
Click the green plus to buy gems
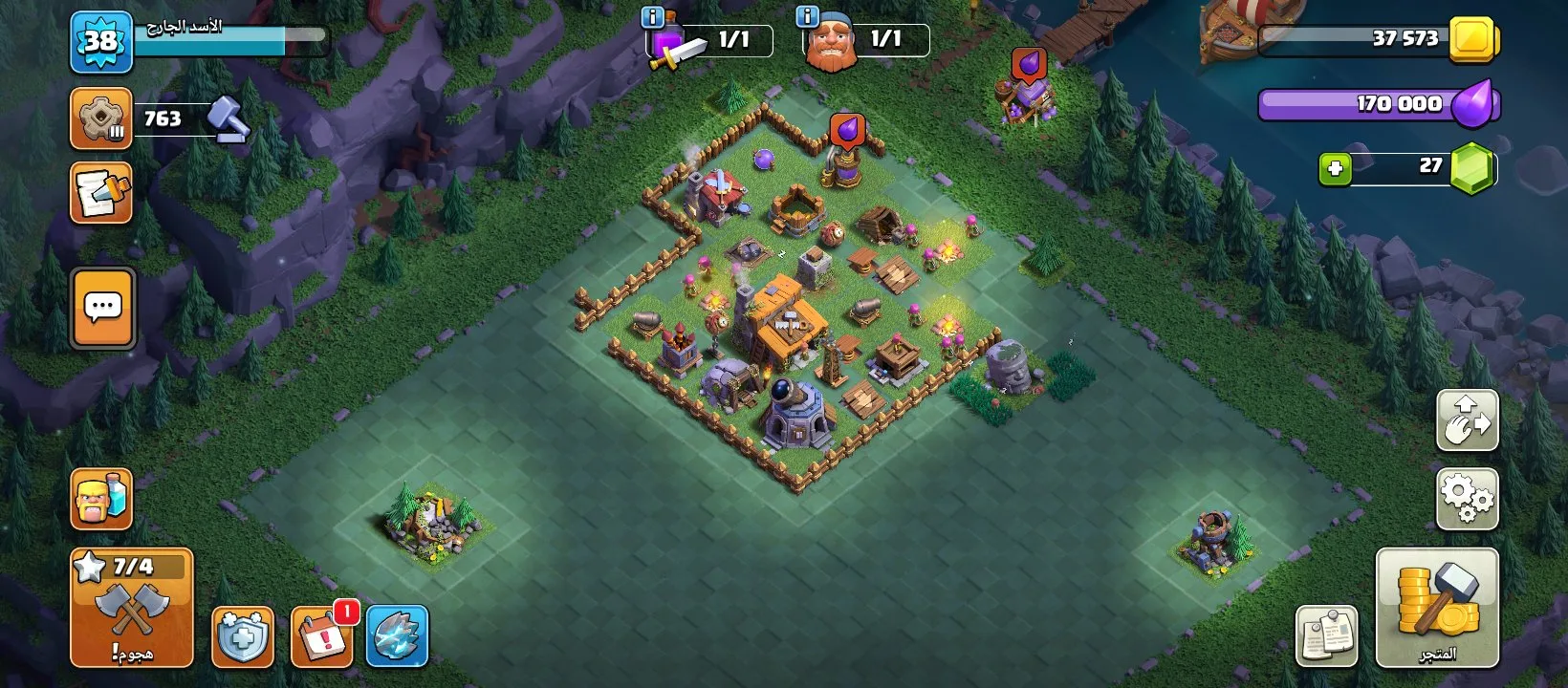[1335, 169]
